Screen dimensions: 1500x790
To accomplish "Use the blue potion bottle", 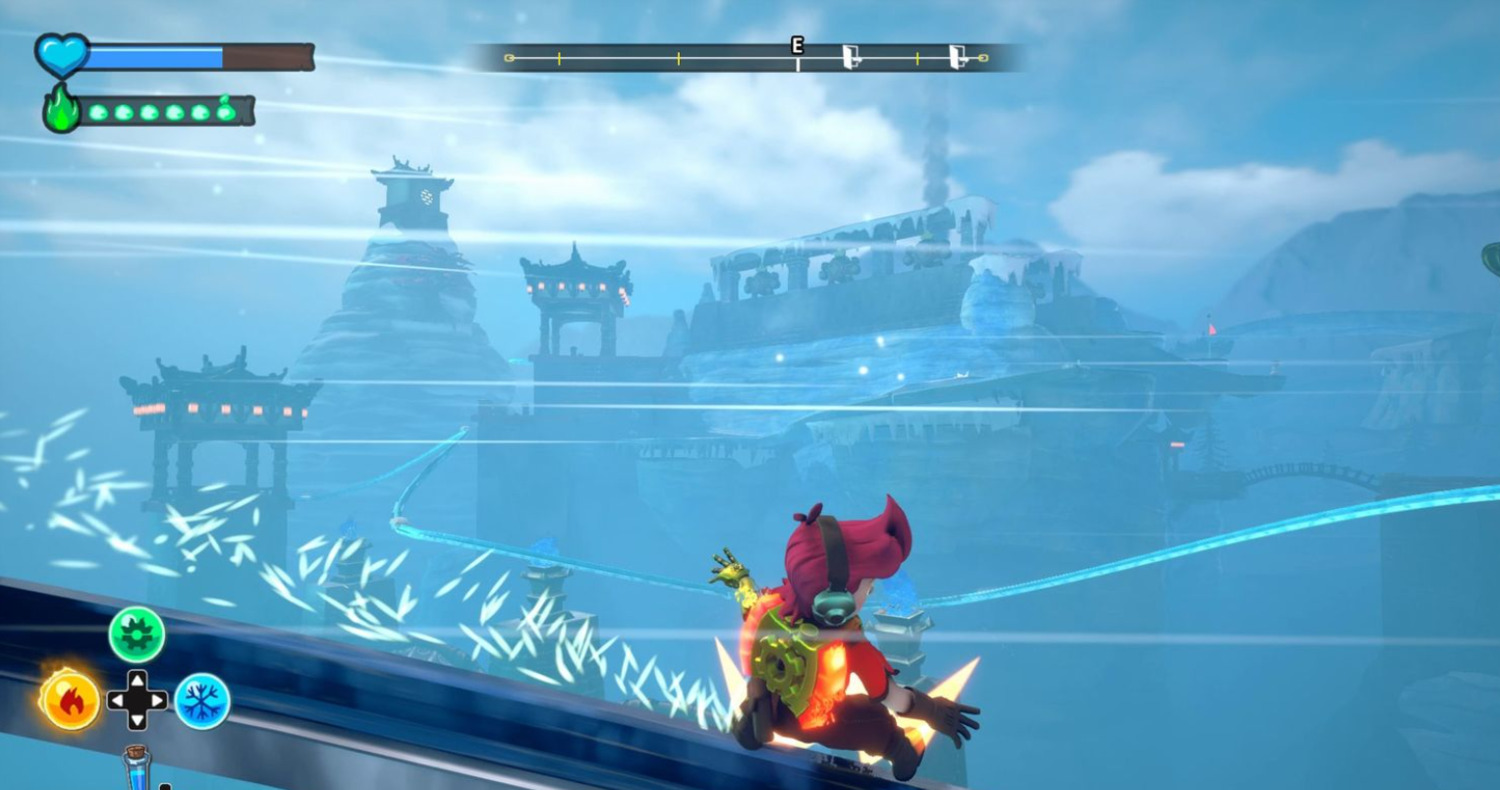I will tap(137, 768).
